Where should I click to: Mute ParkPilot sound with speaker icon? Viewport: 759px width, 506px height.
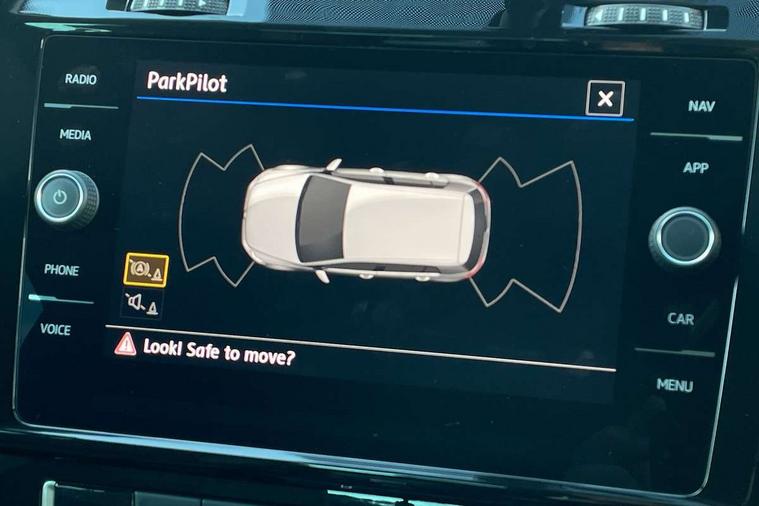click(x=141, y=303)
